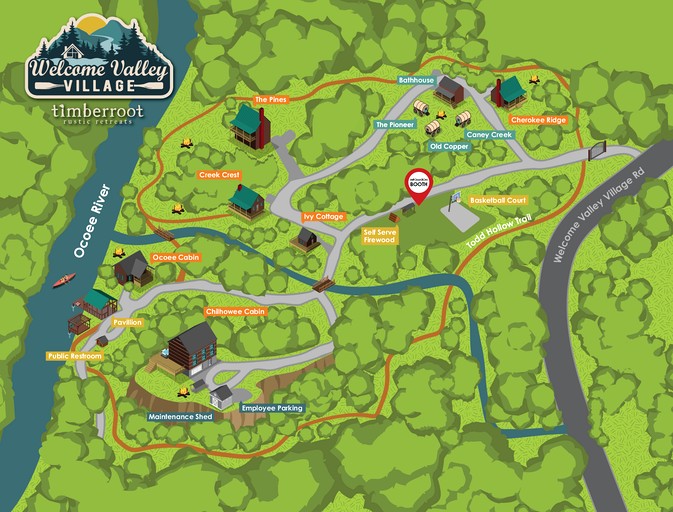
Task: Pick the Old Copper label
Action: (x=447, y=146)
